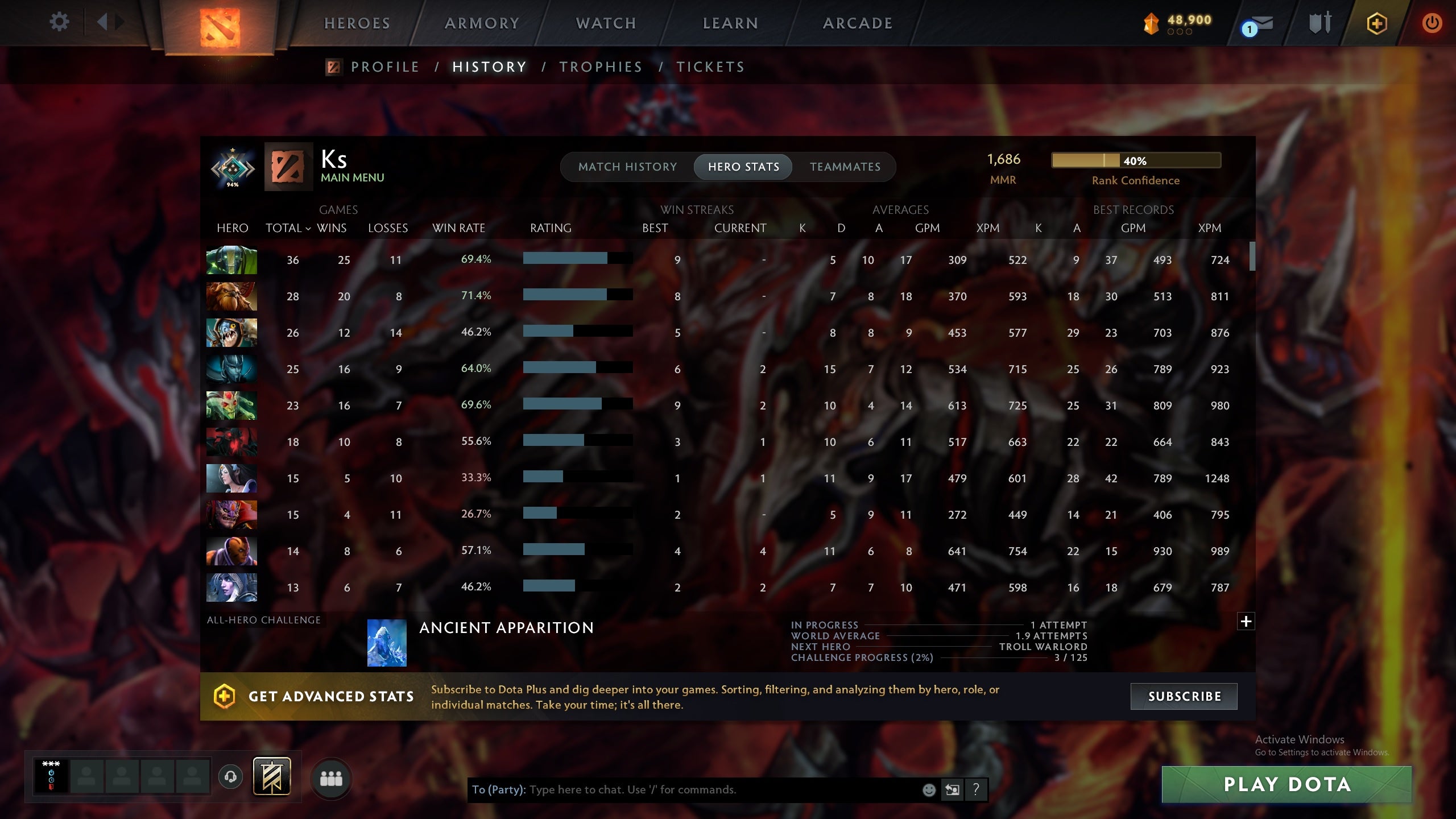Open the ARCADE menu item
The image size is (1456, 819).
point(857,23)
